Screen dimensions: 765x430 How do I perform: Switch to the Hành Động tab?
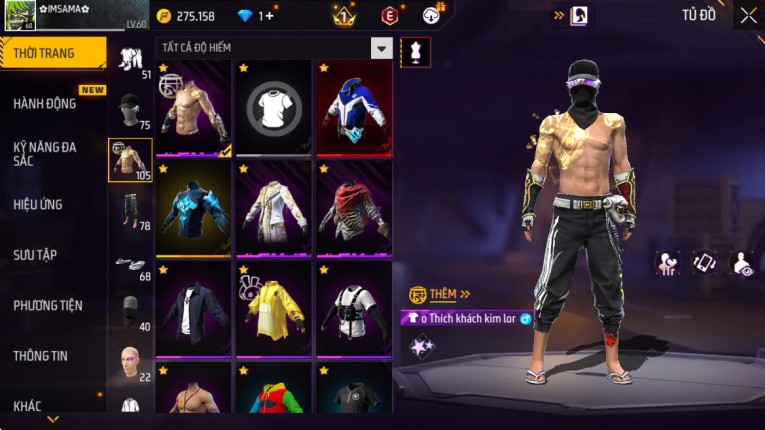pyautogui.click(x=45, y=103)
